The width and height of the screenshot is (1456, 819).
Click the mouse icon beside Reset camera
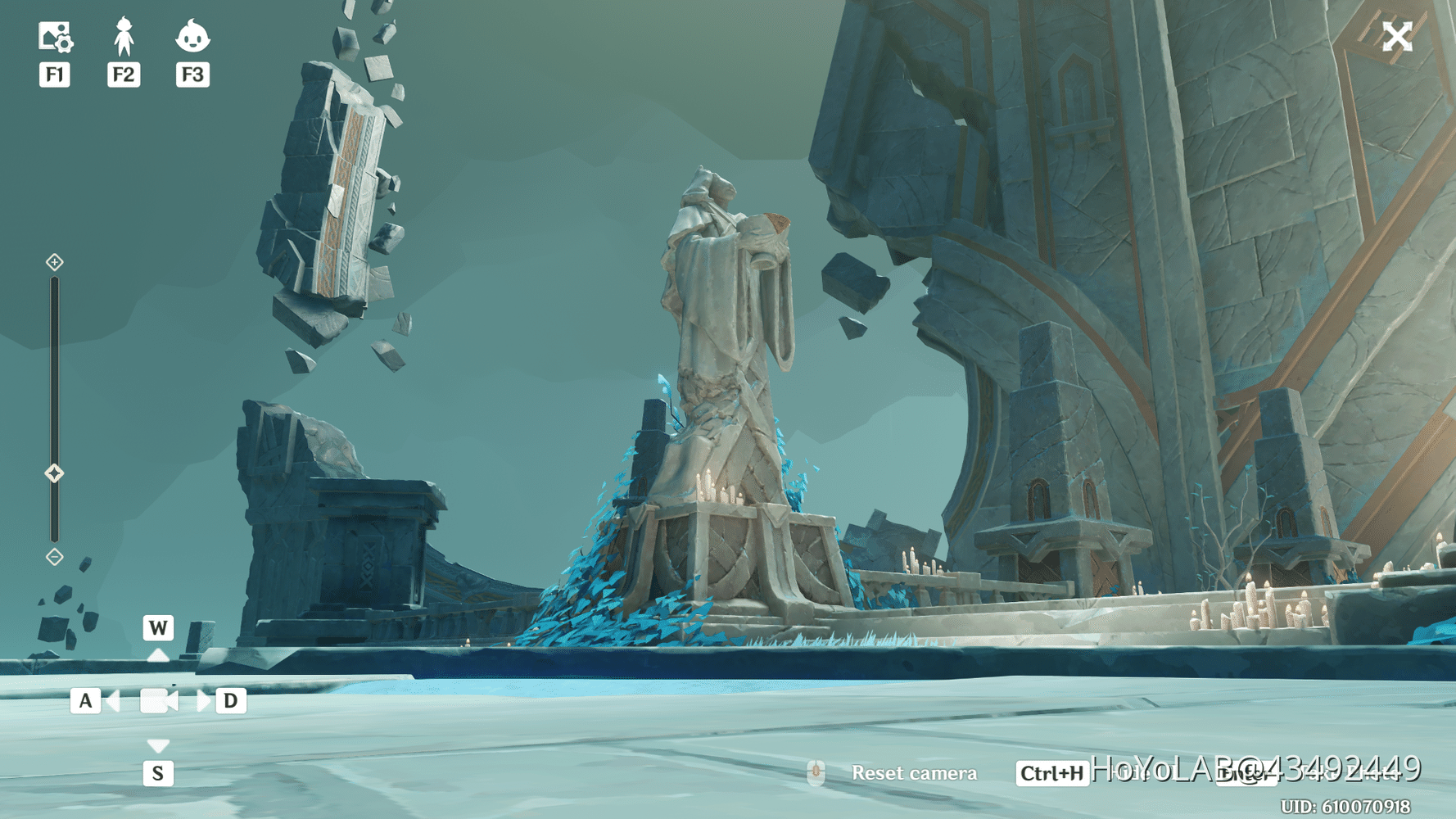pyautogui.click(x=816, y=772)
